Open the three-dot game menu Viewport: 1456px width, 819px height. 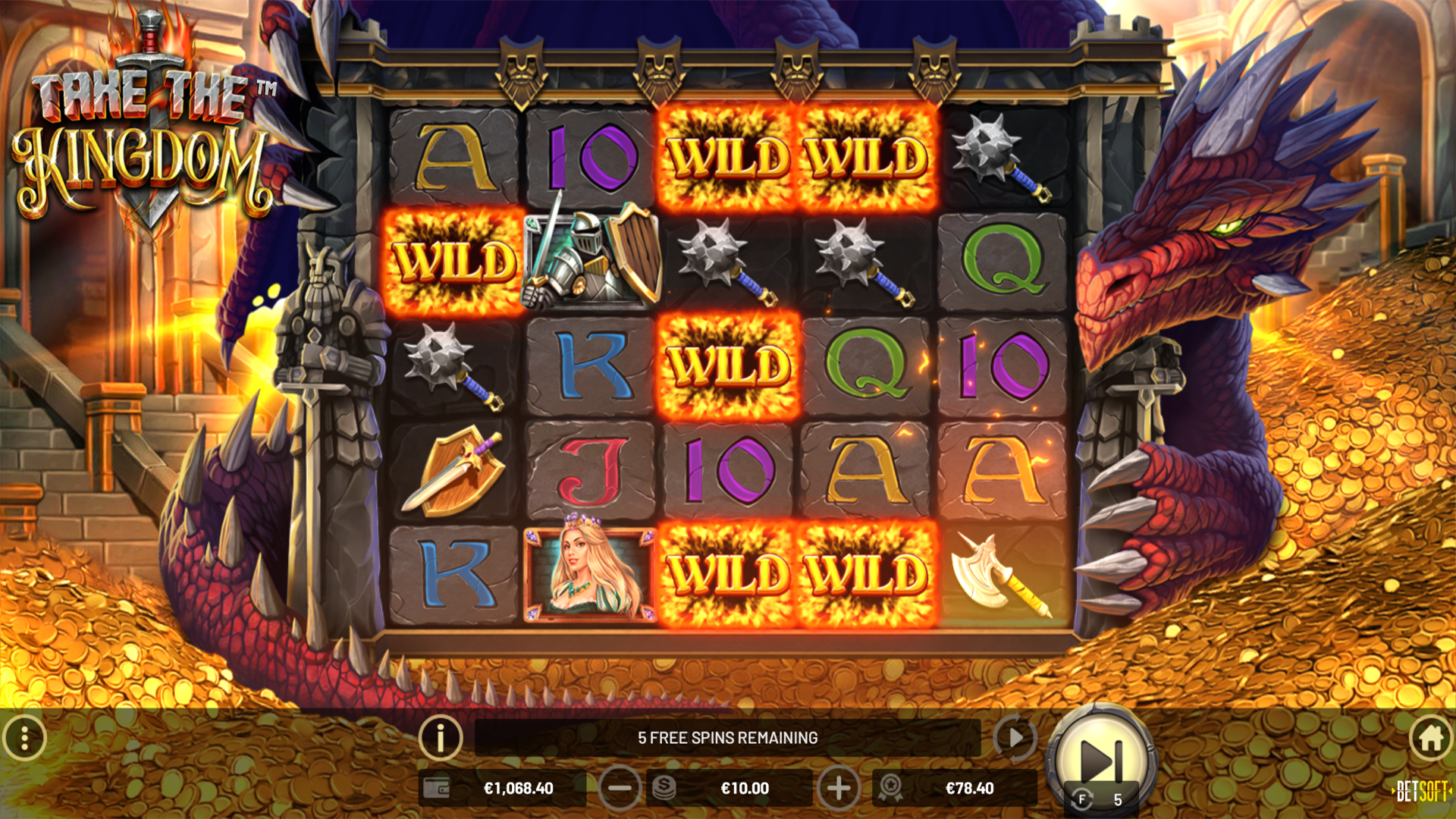point(25,736)
